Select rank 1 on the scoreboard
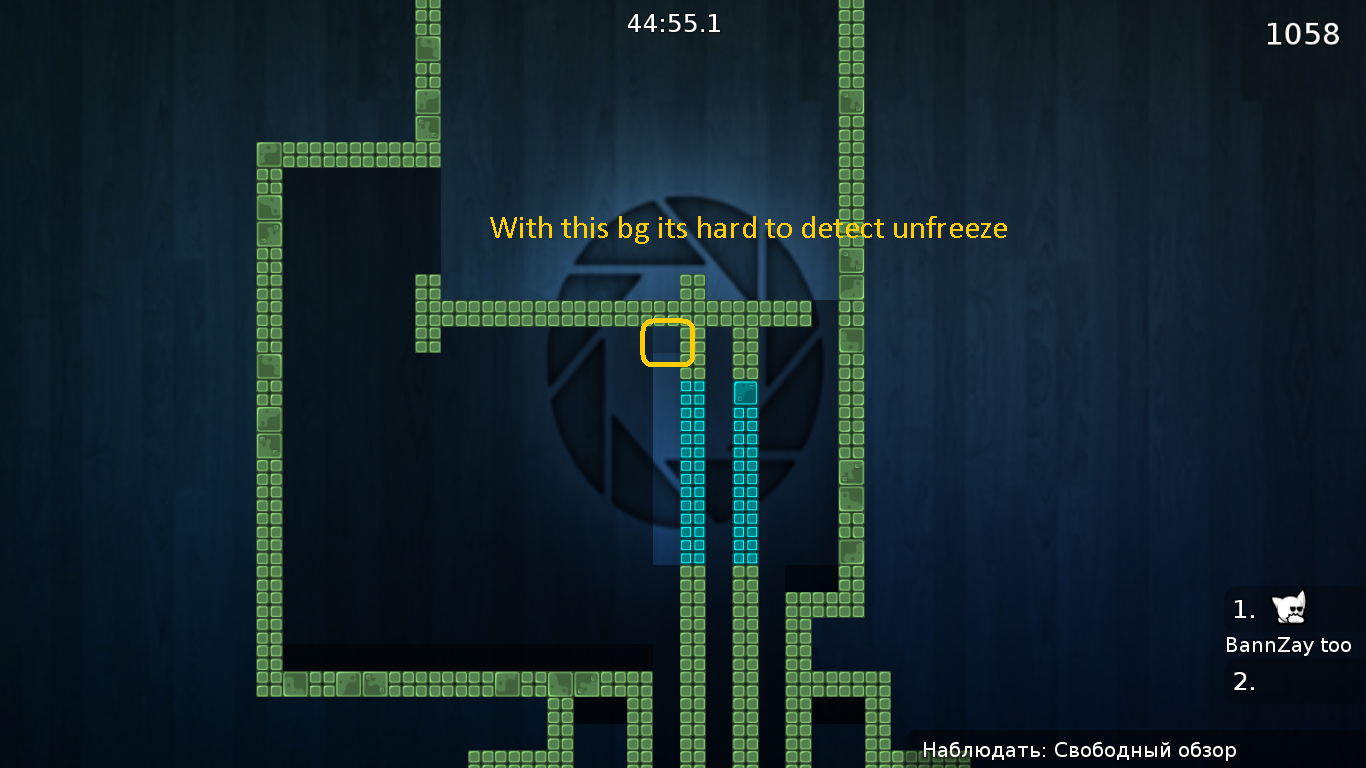The height and width of the screenshot is (768, 1366). pyautogui.click(x=1242, y=608)
